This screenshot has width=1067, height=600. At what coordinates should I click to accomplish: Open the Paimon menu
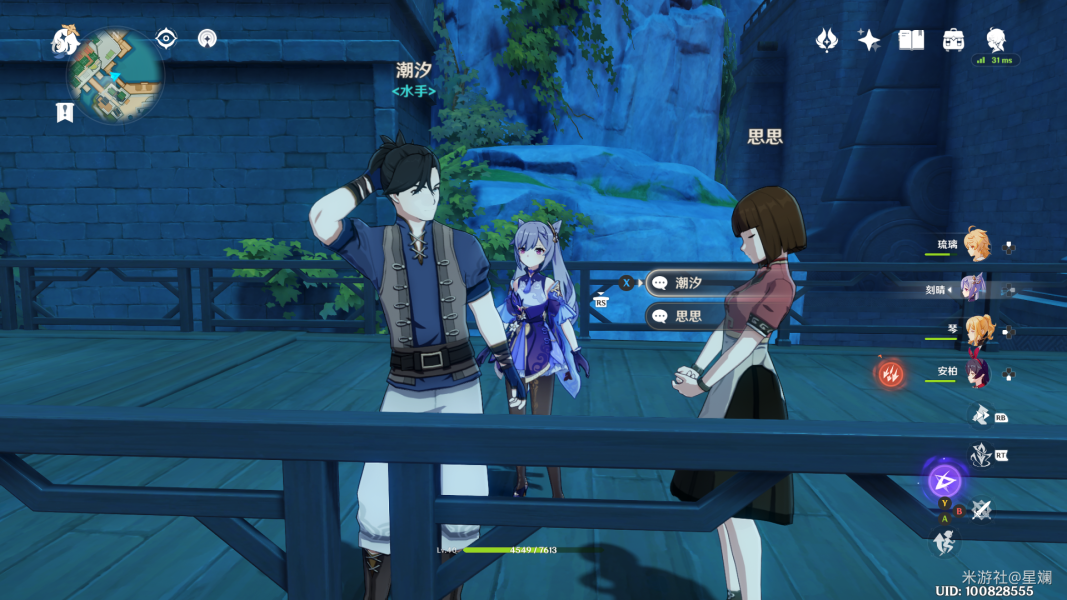point(65,42)
